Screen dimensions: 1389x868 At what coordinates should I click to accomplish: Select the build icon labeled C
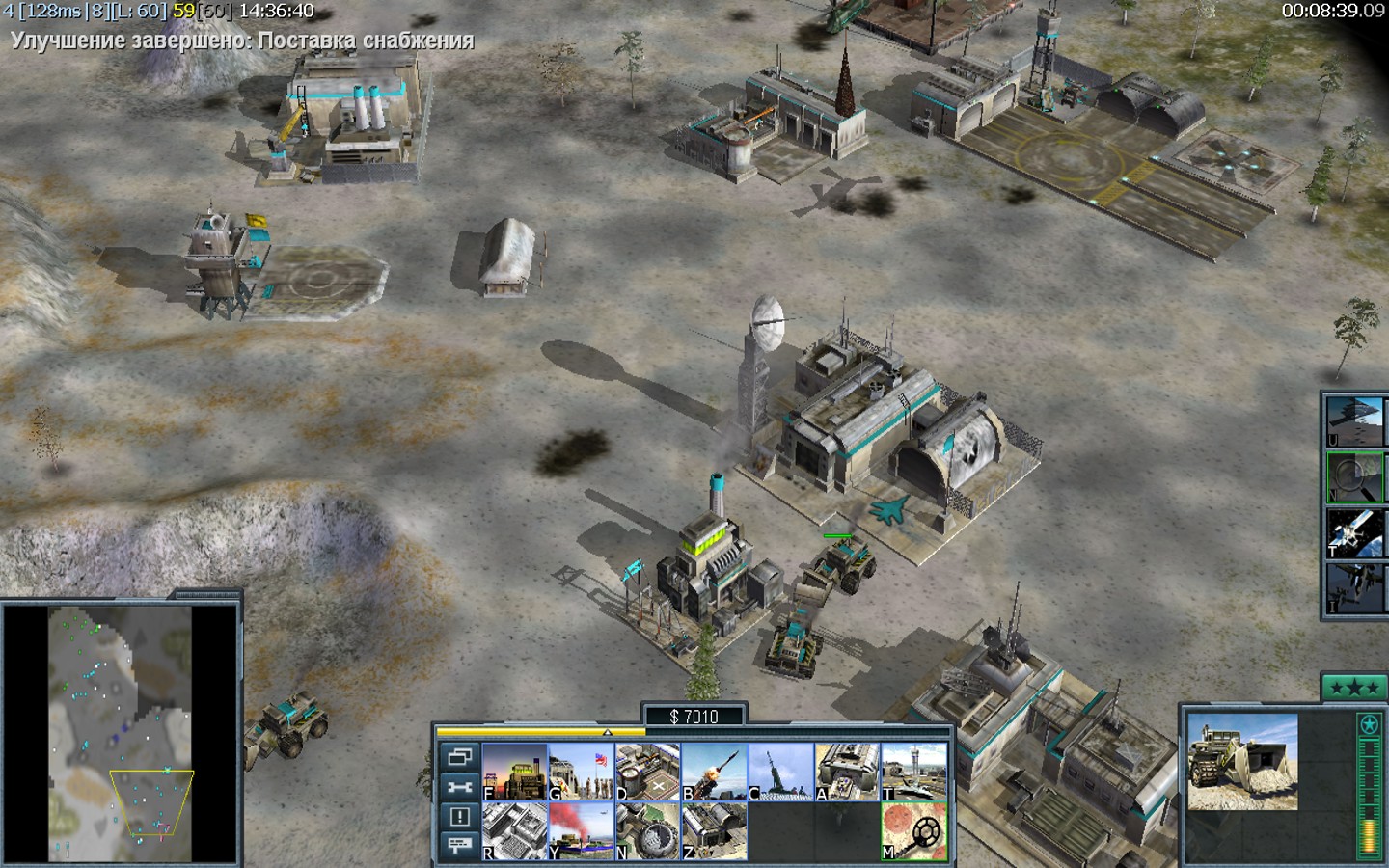click(780, 772)
